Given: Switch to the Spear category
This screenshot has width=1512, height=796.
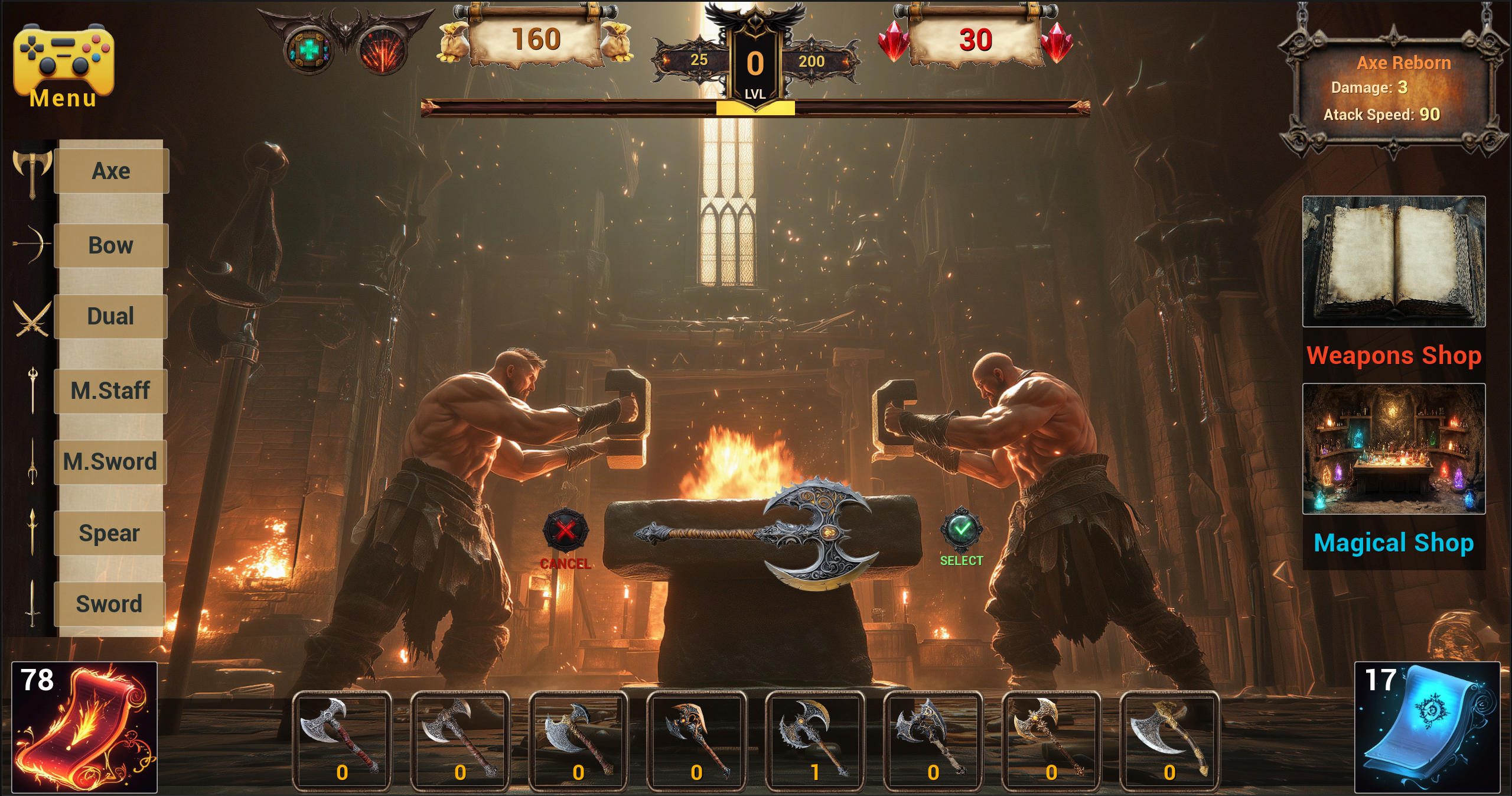Looking at the screenshot, I should [x=109, y=533].
